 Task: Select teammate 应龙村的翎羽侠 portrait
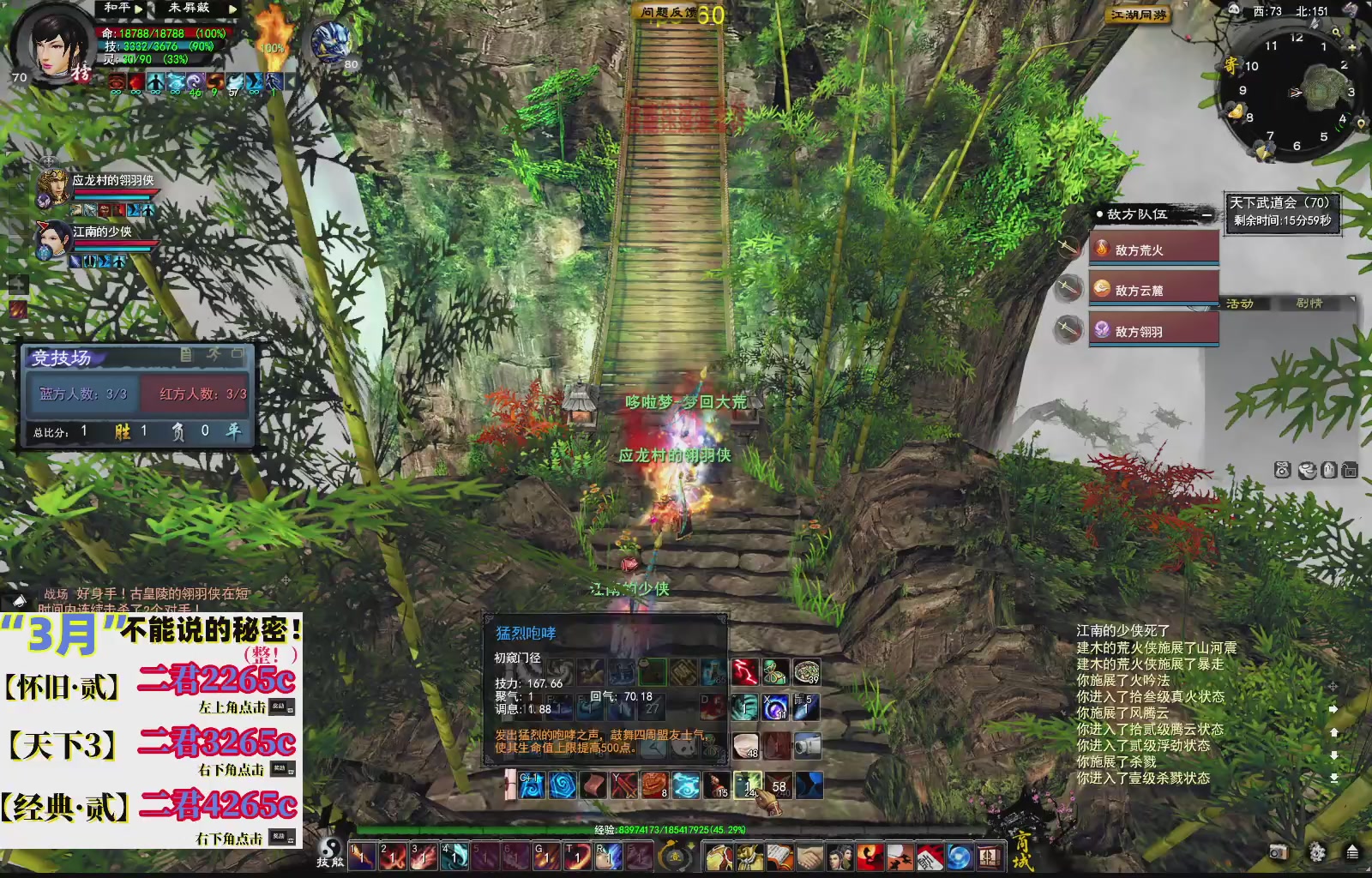click(x=53, y=187)
